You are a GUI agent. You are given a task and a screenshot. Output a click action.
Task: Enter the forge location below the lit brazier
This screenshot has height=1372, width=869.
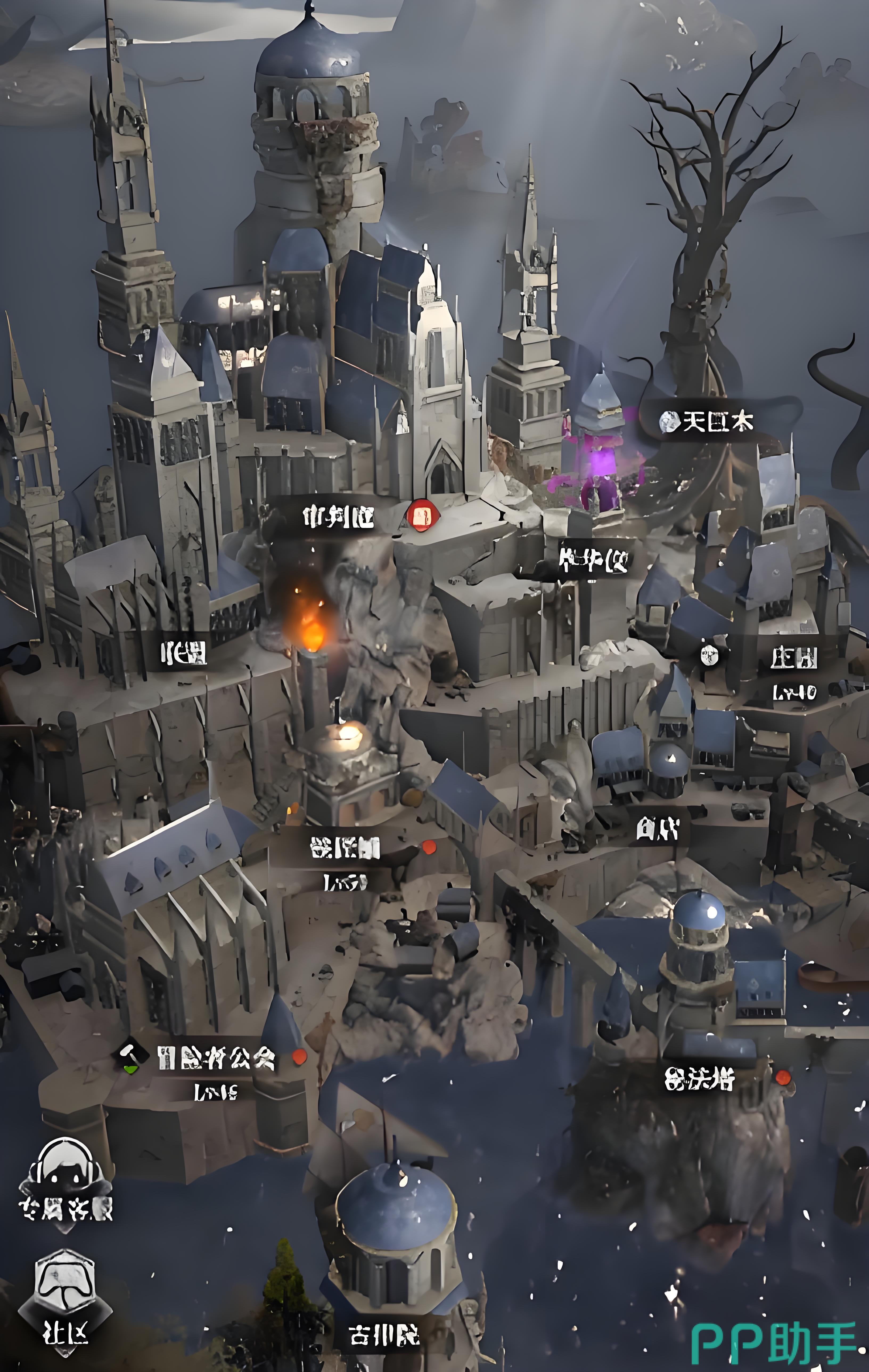click(x=345, y=848)
